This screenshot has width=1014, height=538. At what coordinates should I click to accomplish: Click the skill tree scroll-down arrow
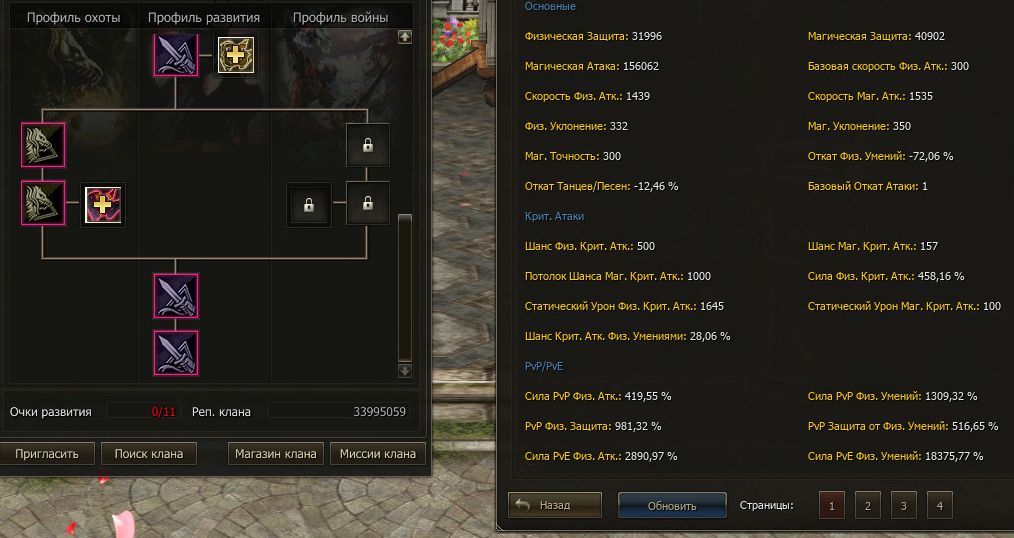[x=404, y=370]
